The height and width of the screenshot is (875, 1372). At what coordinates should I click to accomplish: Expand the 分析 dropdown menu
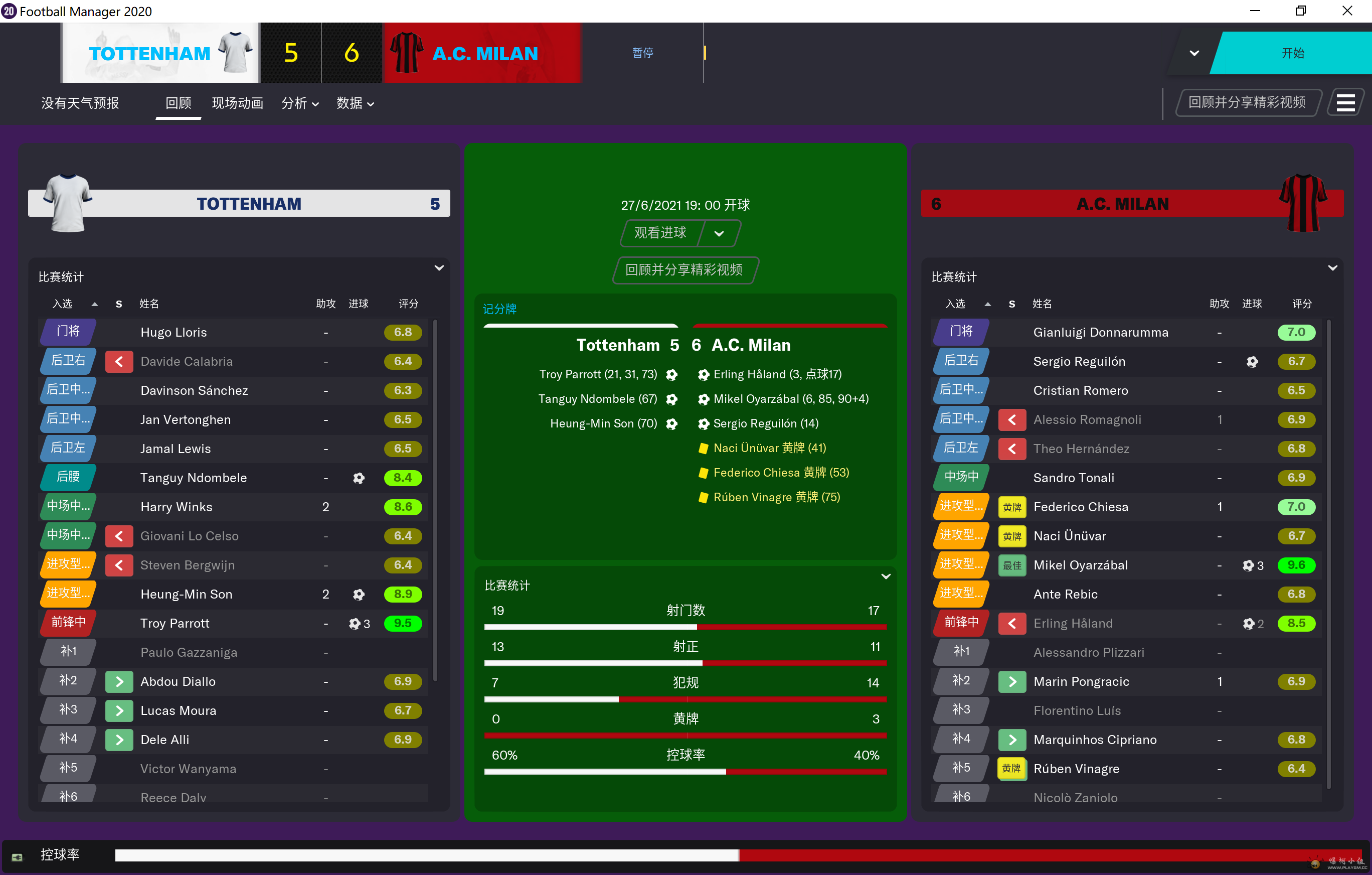pos(300,103)
